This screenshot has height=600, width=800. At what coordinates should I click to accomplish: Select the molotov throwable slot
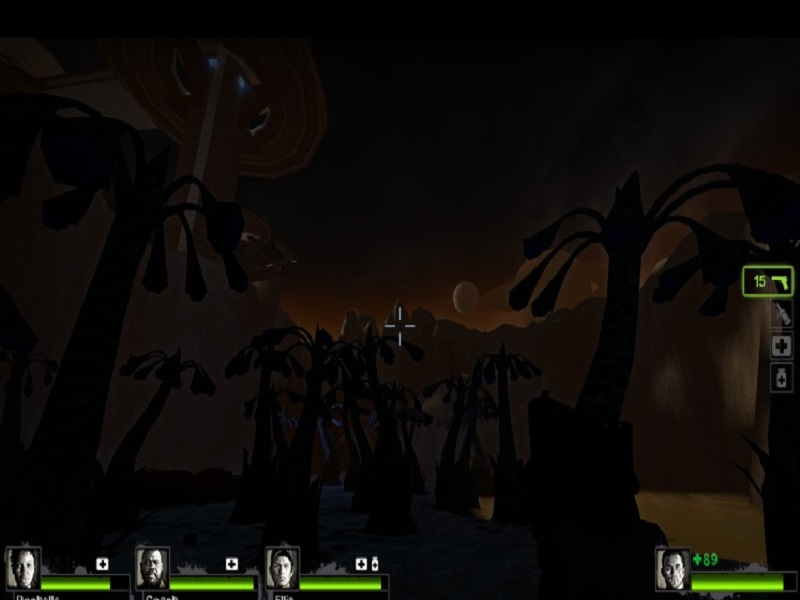(781, 315)
